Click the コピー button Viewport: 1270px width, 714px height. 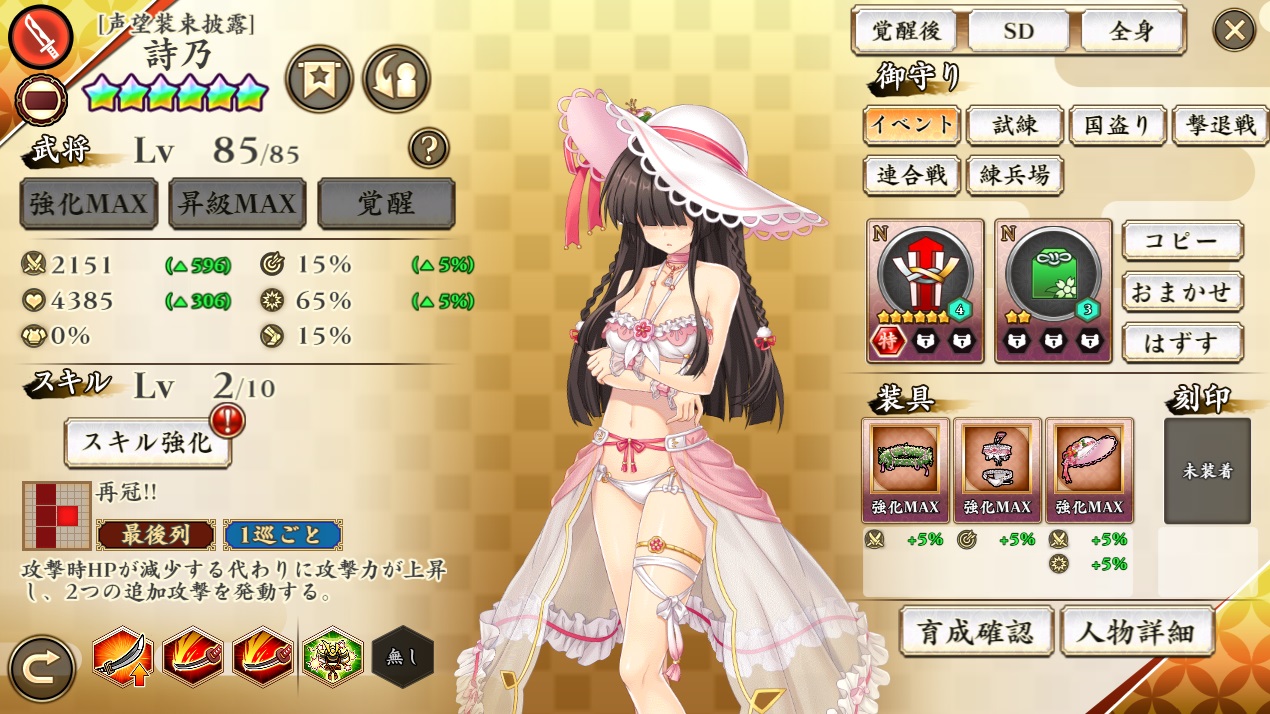[1182, 241]
